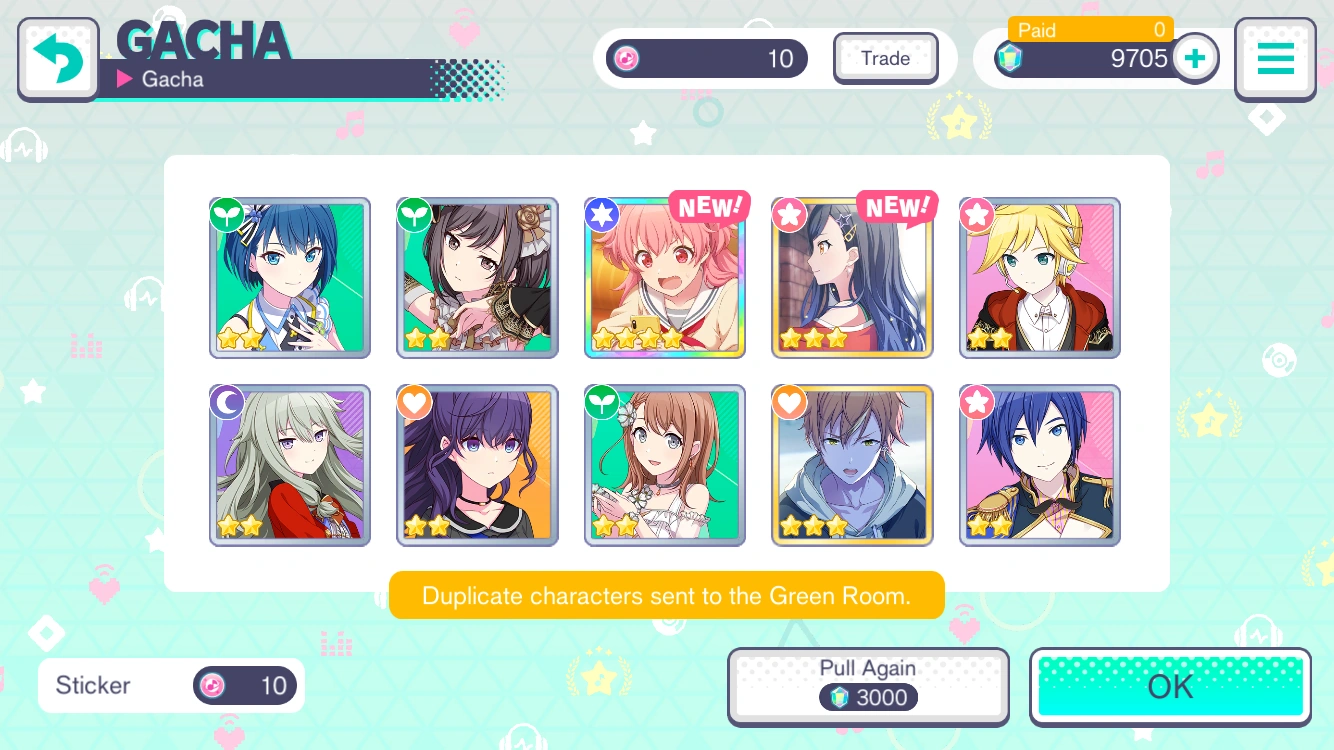1334x750 pixels.
Task: Click the heart attribute icon on purple-haired card
Action: point(414,402)
